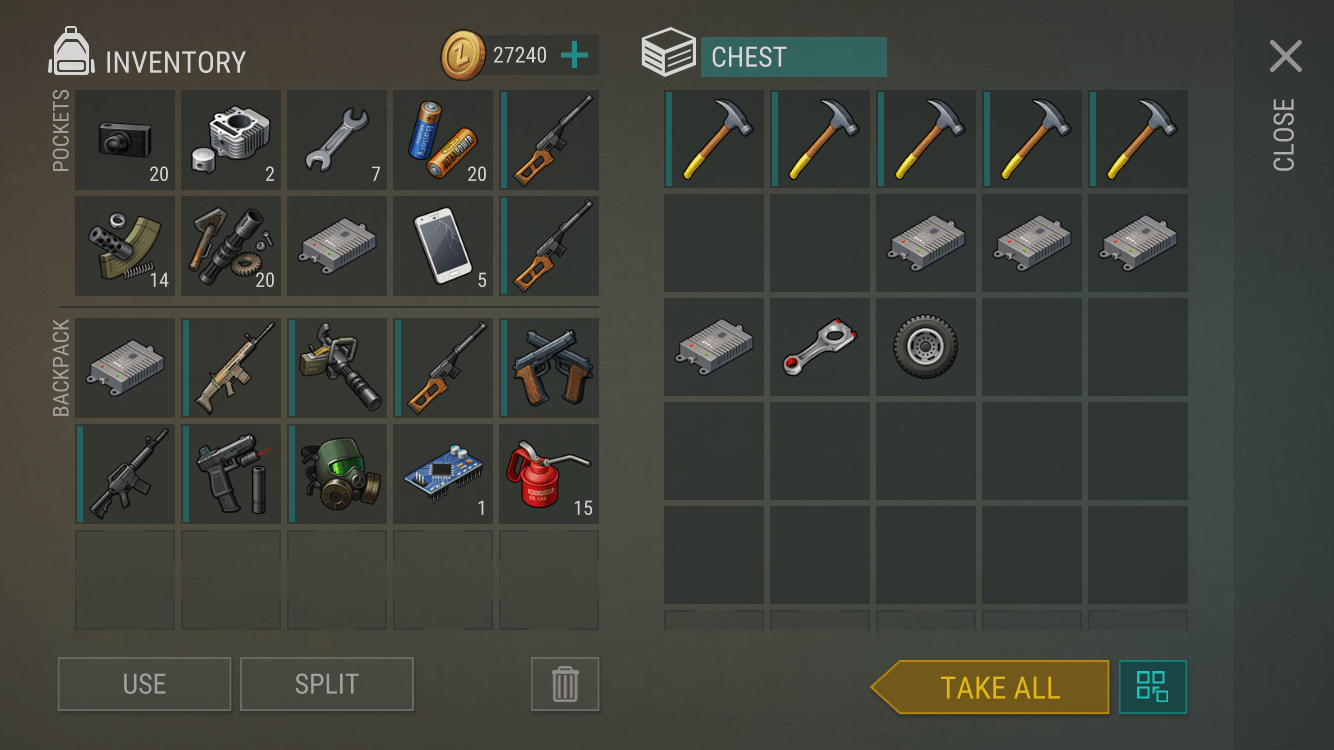Image resolution: width=1334 pixels, height=750 pixels.
Task: Choose the red oil can slot
Action: [549, 474]
